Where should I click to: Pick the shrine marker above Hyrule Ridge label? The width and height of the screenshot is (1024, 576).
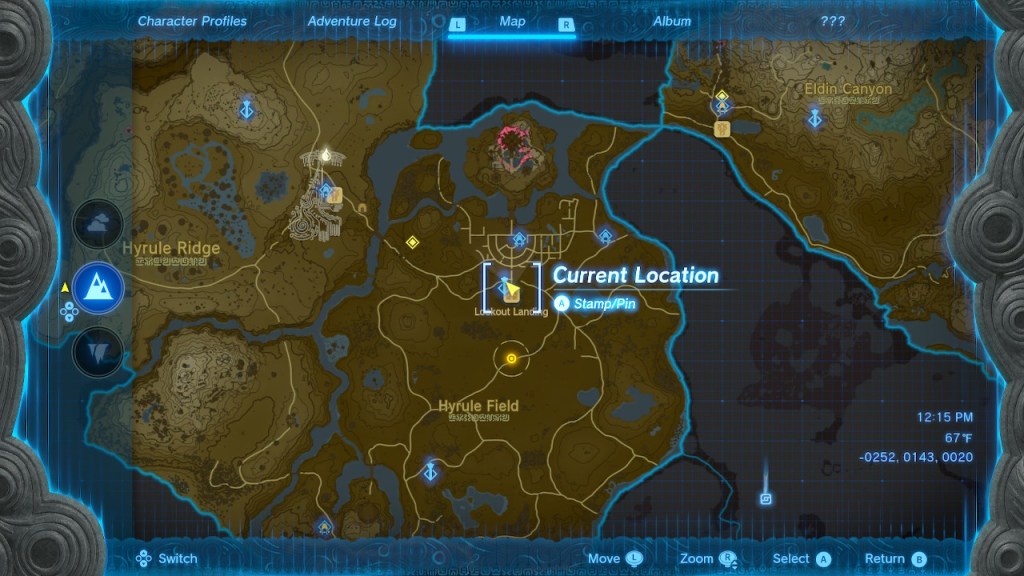click(245, 108)
